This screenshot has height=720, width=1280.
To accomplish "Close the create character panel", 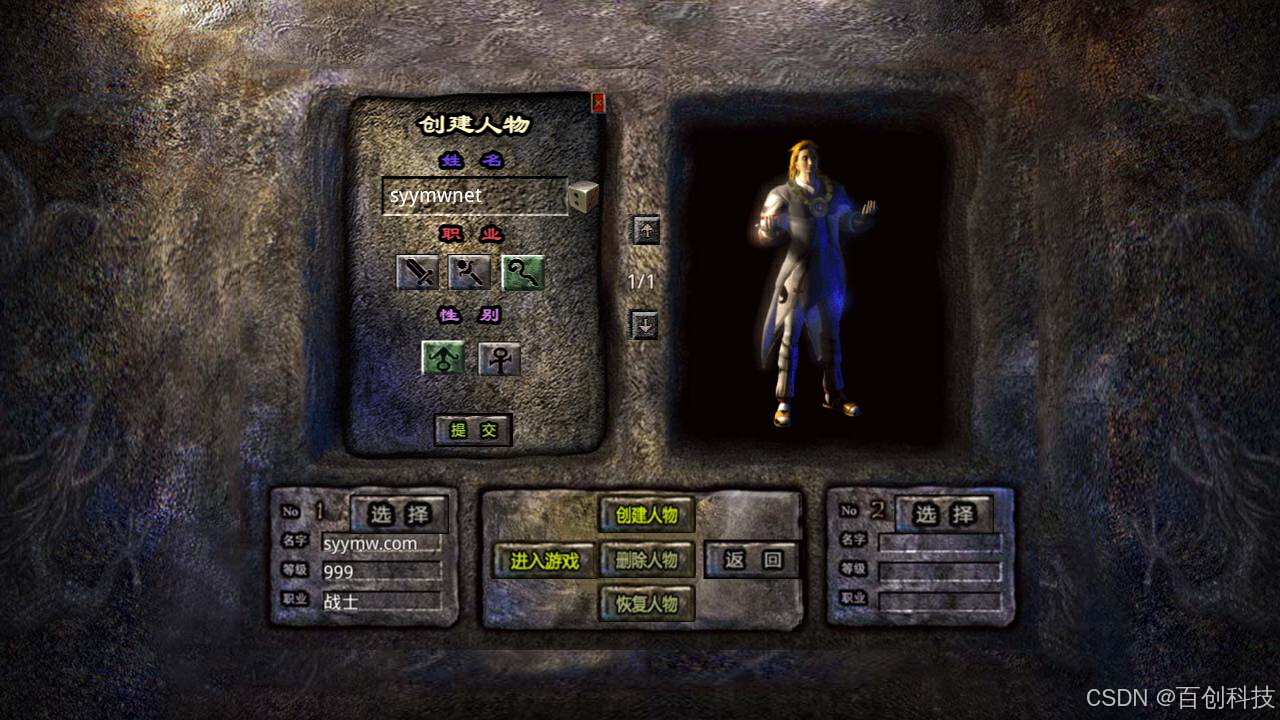I will 598,102.
